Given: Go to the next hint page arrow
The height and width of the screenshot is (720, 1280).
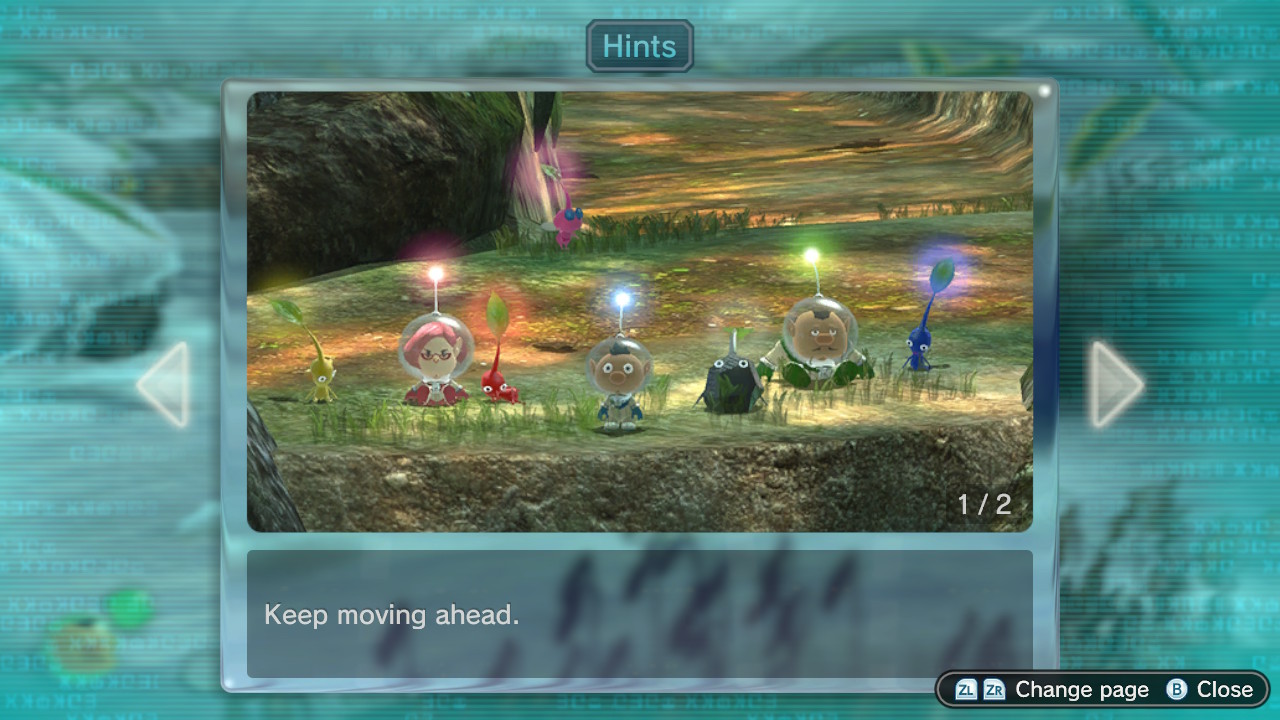Looking at the screenshot, I should point(1115,385).
